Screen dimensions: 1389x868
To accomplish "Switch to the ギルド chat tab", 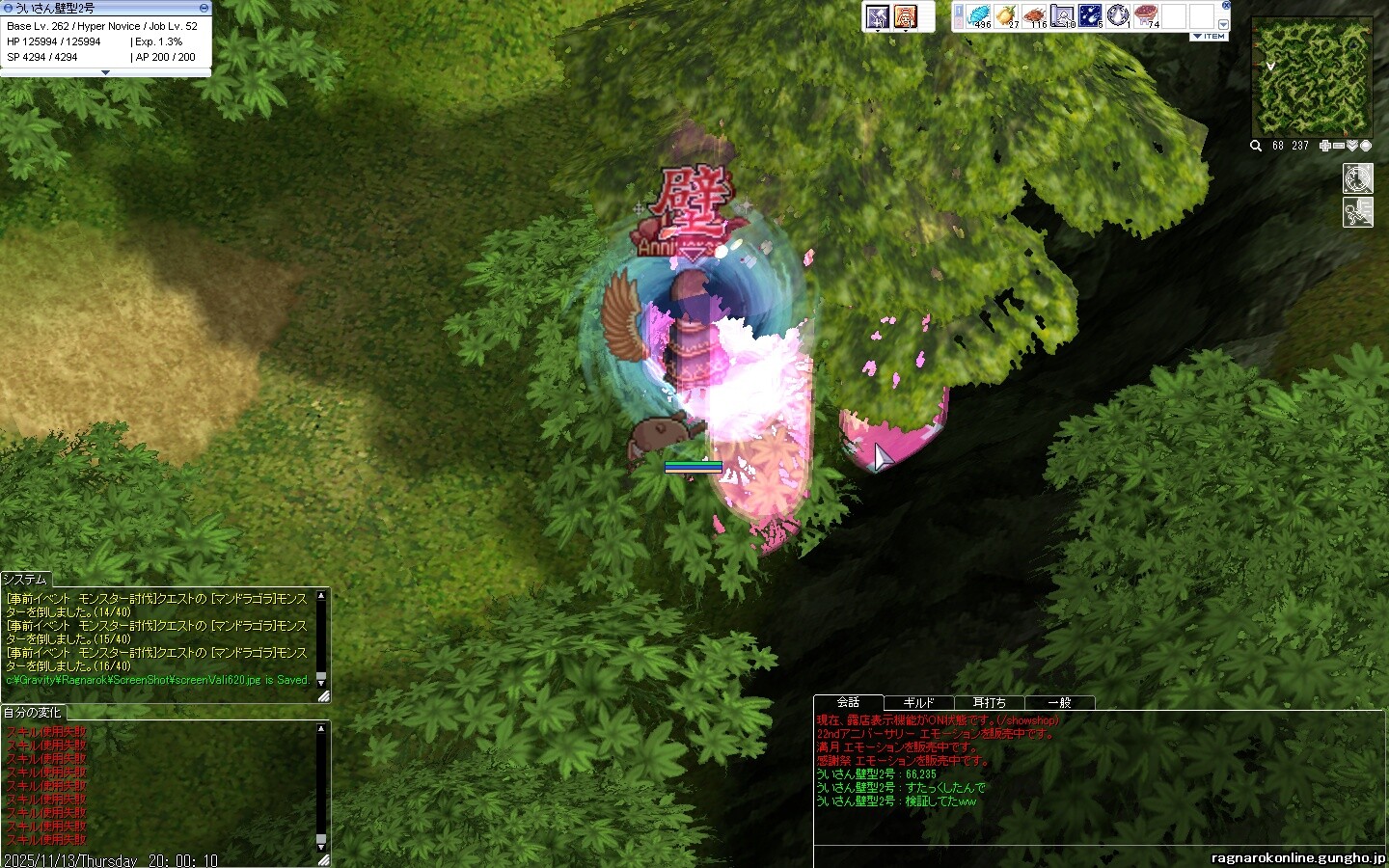I will pos(918,702).
